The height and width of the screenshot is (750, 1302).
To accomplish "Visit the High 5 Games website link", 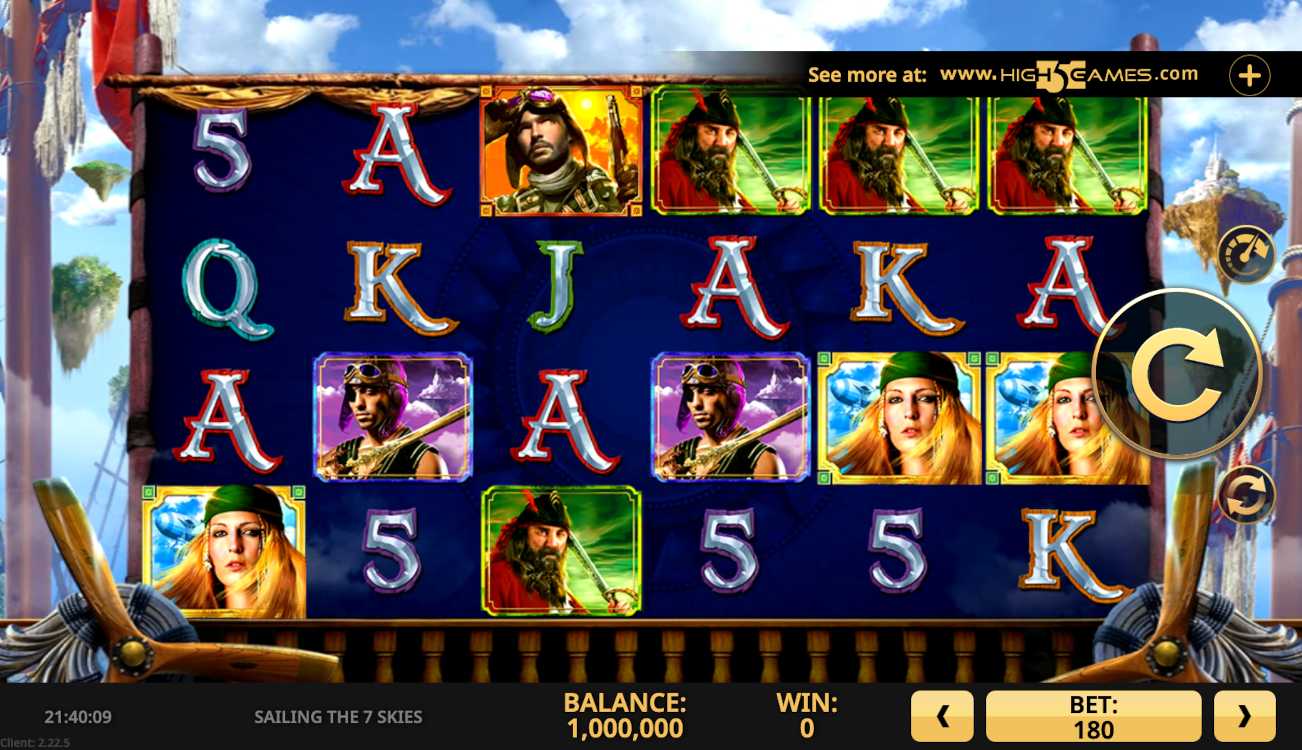I will pos(1068,75).
